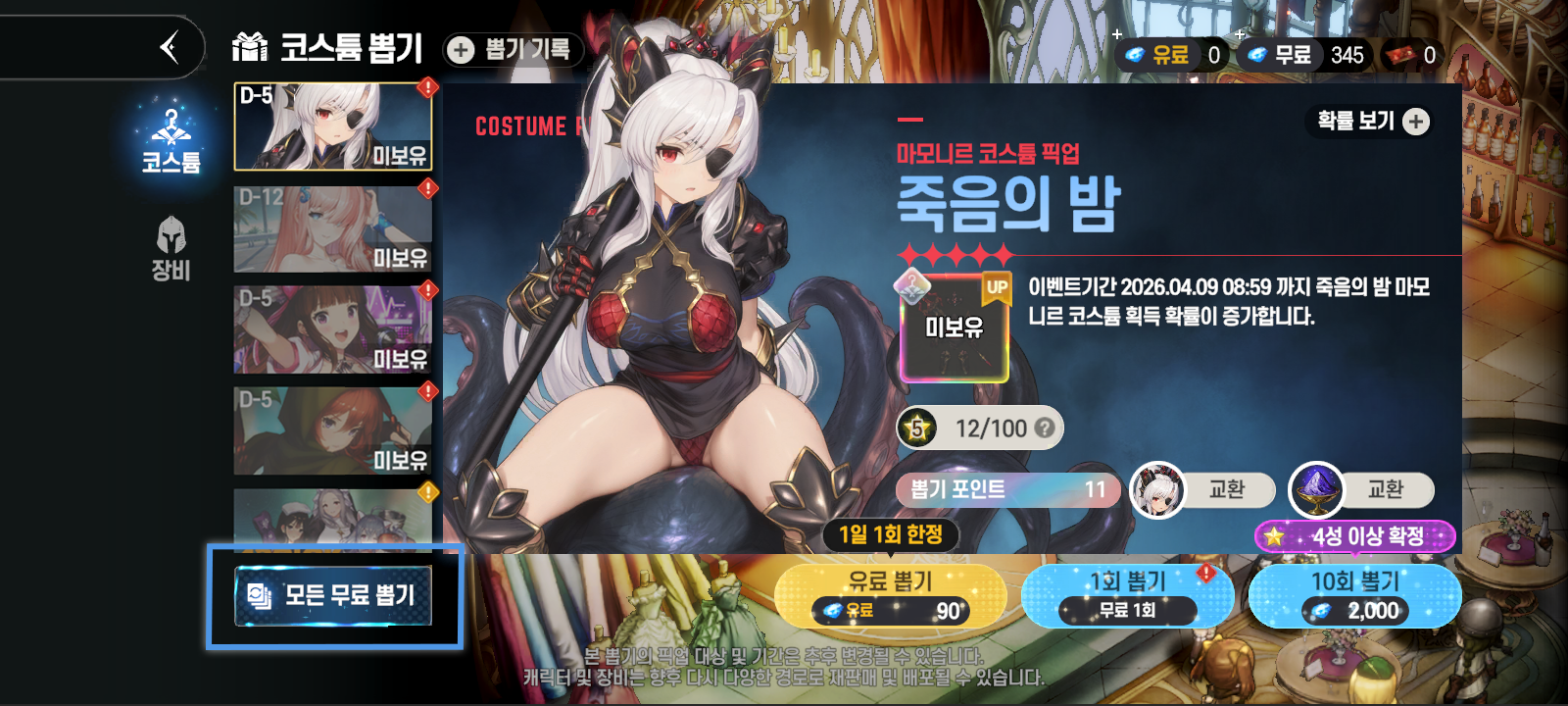Tap the 미보유 UP costume icon
The width and height of the screenshot is (1568, 706).
[x=954, y=327]
